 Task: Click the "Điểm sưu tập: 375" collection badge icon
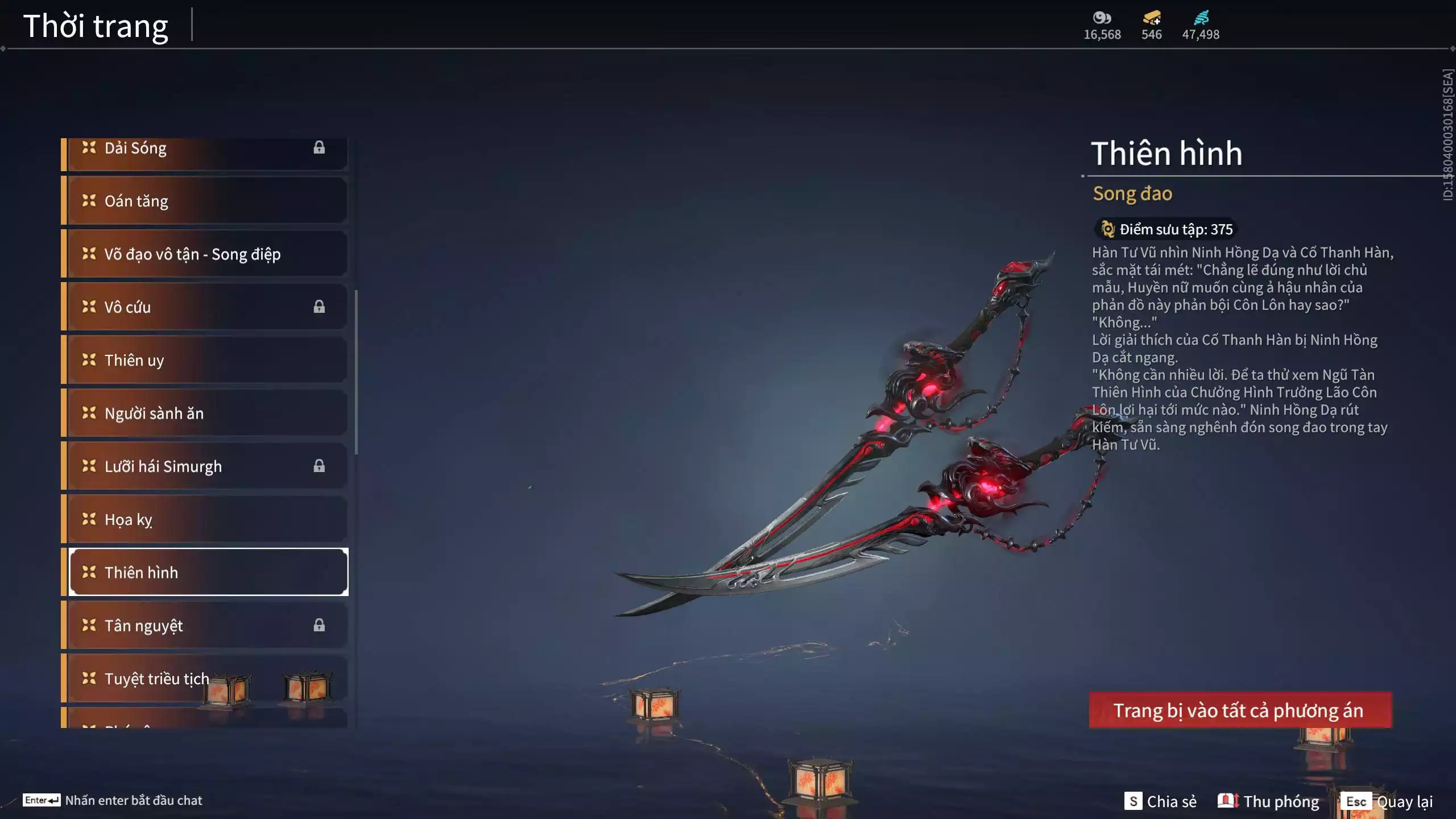[x=1107, y=229]
